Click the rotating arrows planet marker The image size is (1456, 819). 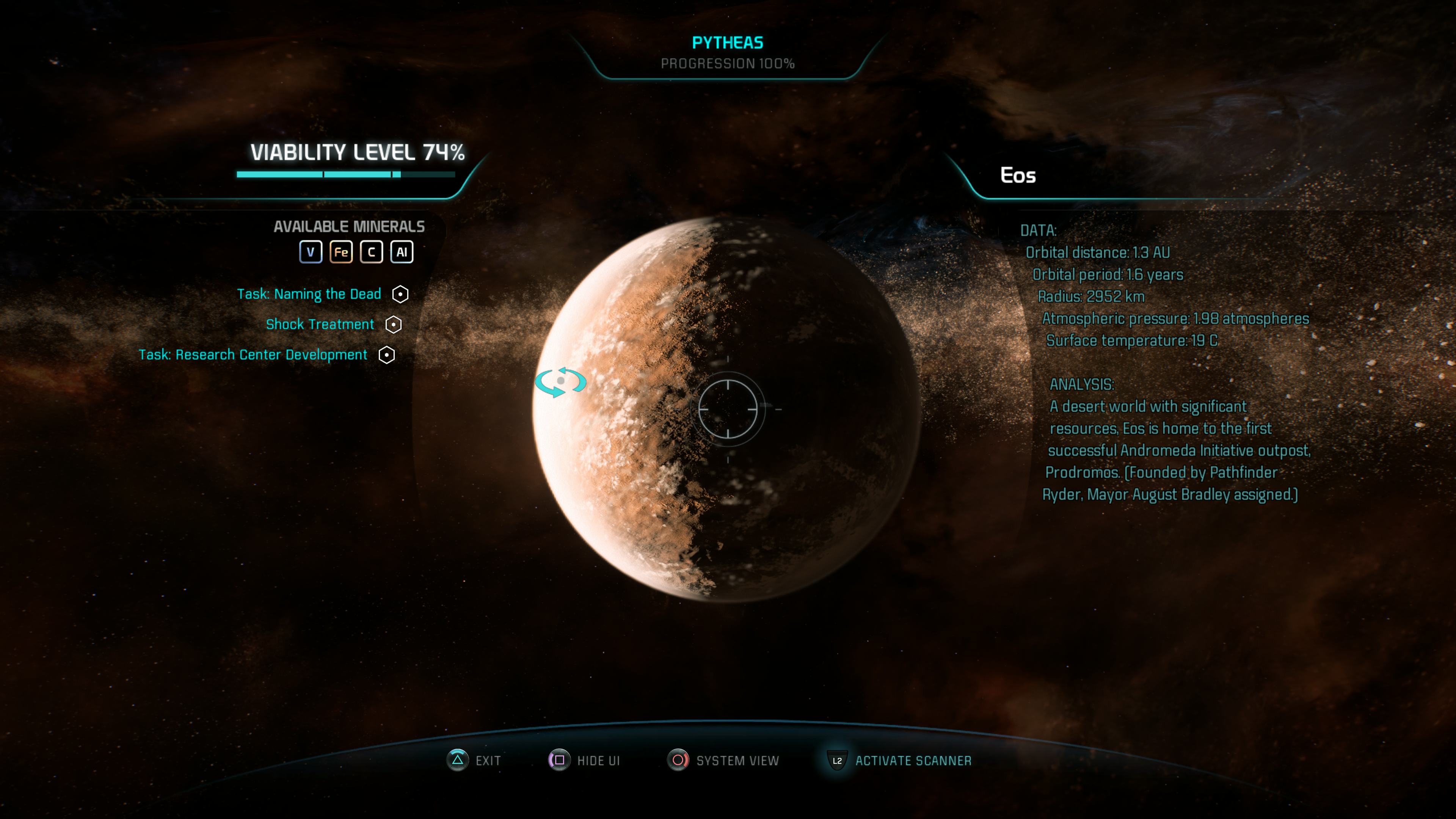[561, 381]
